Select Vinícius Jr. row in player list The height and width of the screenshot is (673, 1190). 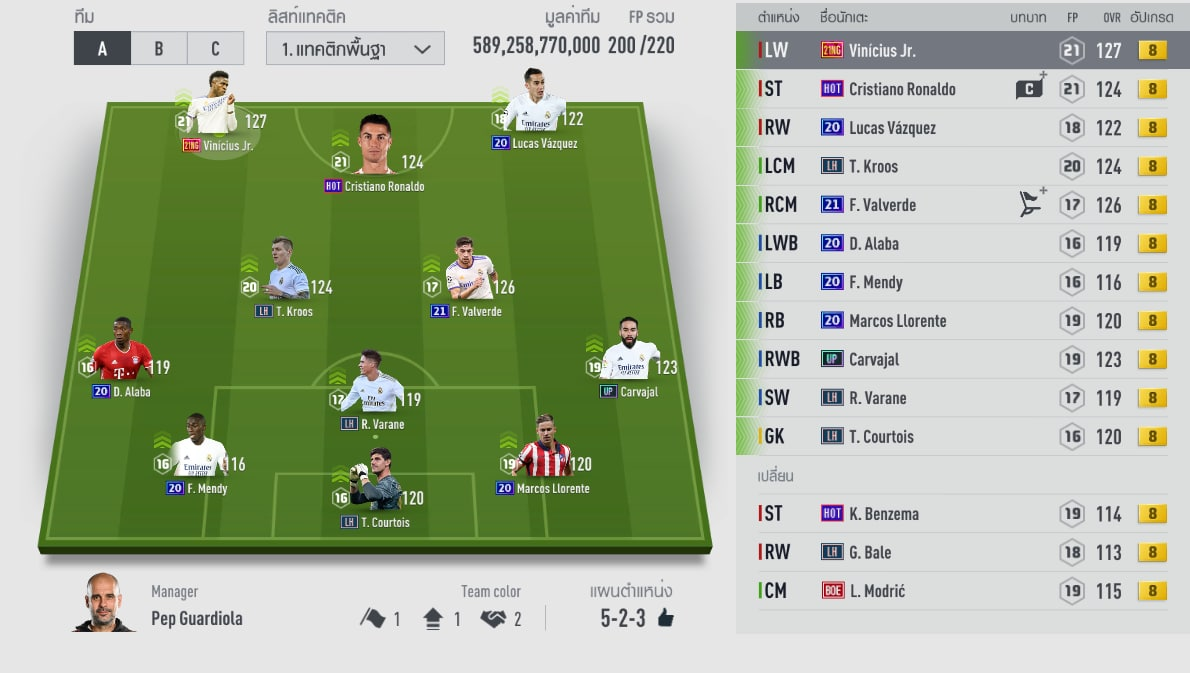click(x=950, y=50)
